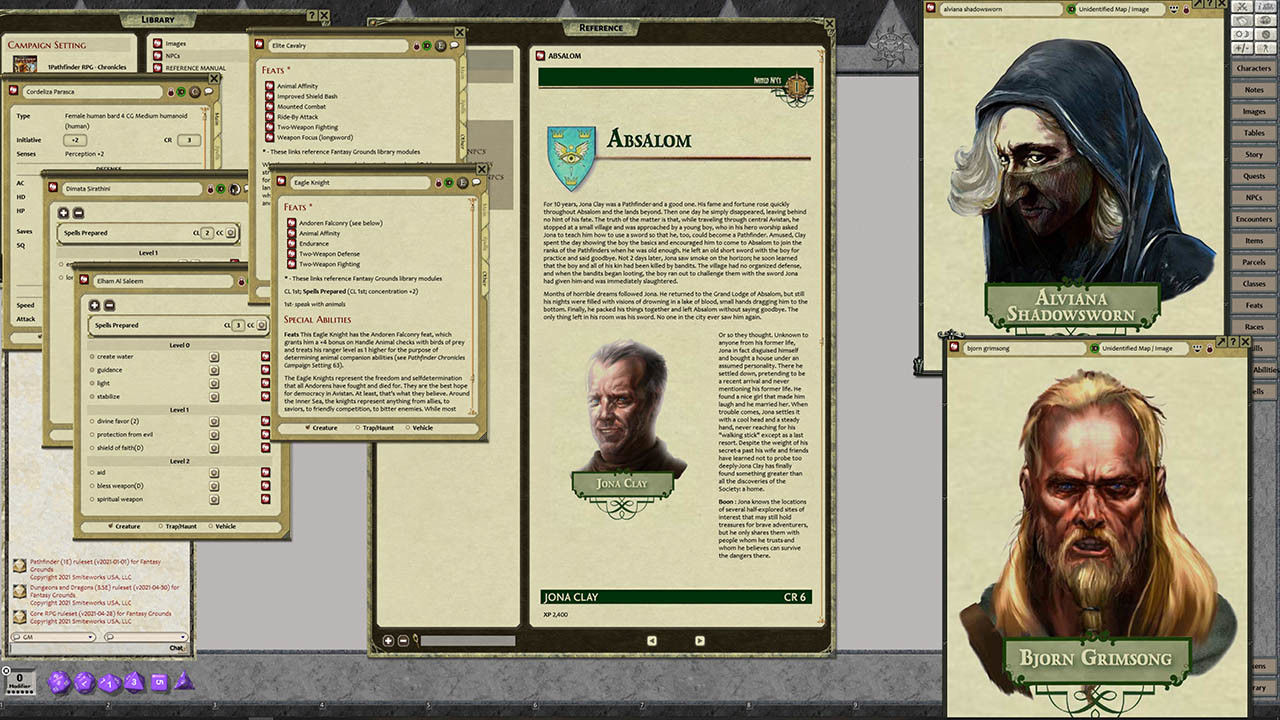Click the forward arrow at the Reference window bottom
Viewport: 1280px width, 720px height.
pos(700,640)
